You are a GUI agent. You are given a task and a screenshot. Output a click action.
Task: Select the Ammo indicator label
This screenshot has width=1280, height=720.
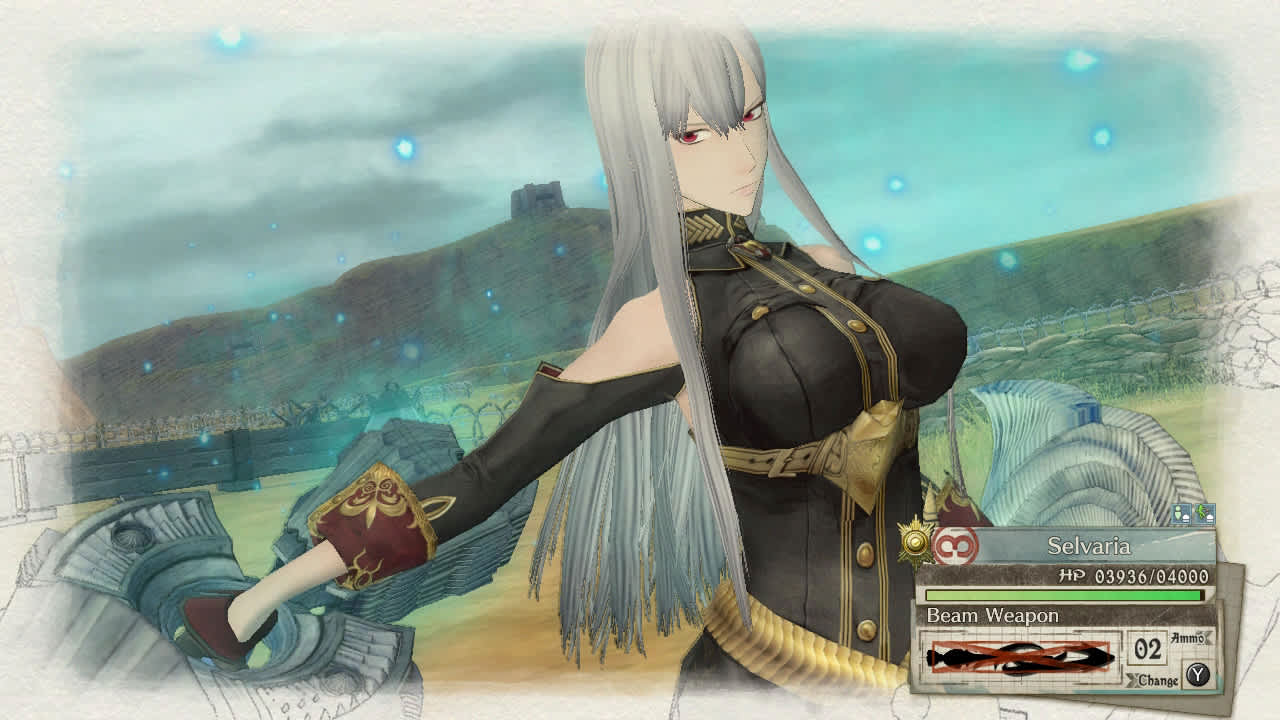[1187, 638]
